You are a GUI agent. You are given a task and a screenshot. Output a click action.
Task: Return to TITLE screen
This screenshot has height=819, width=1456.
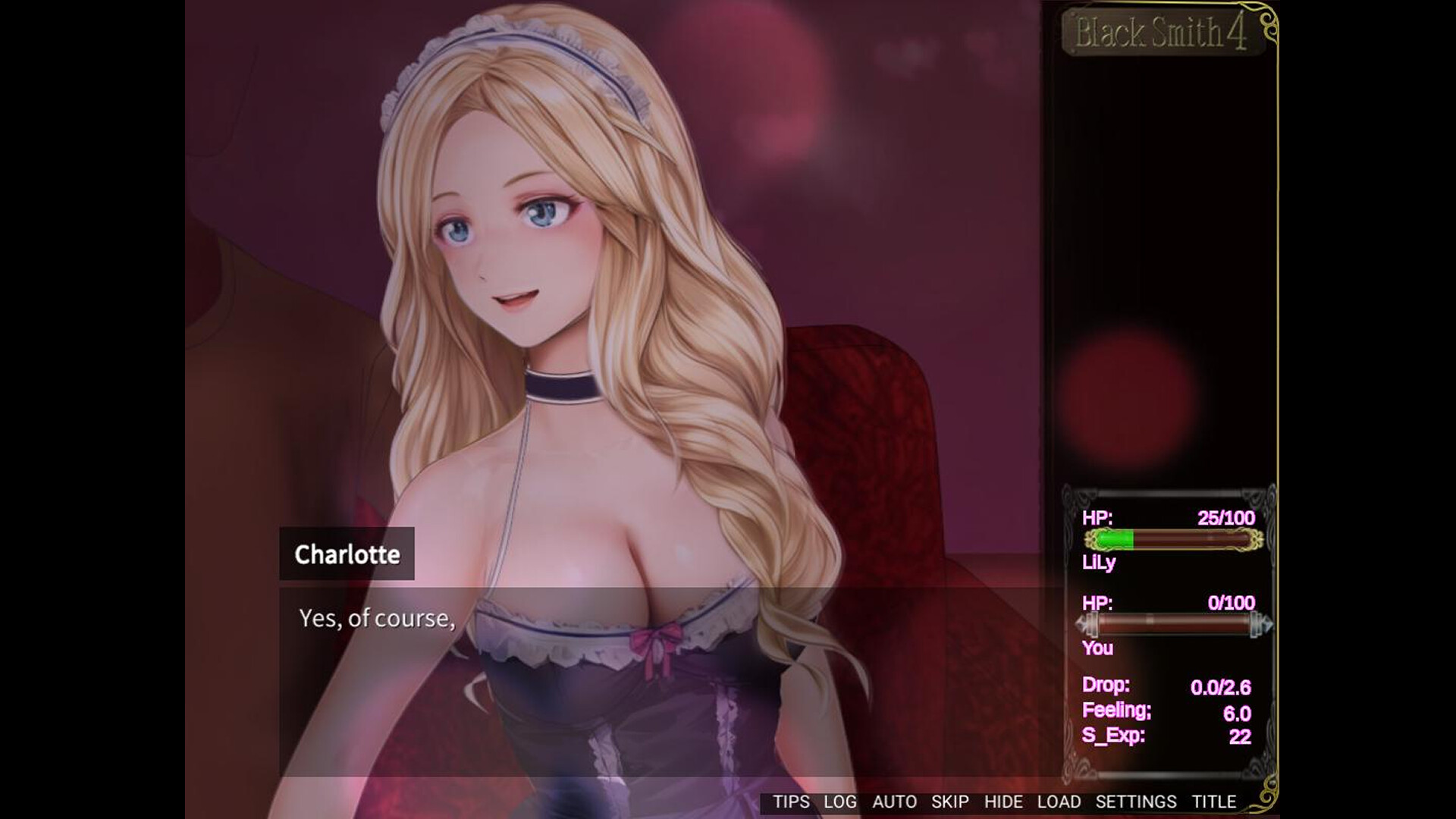tap(1213, 802)
